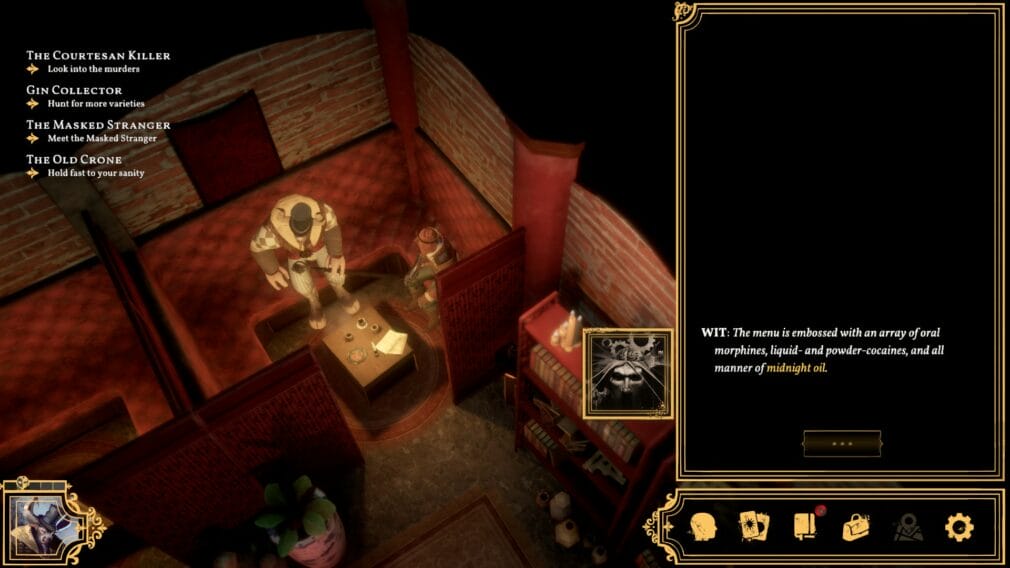Select The Masked Stranger quest
This screenshot has height=568, width=1010.
coord(98,125)
